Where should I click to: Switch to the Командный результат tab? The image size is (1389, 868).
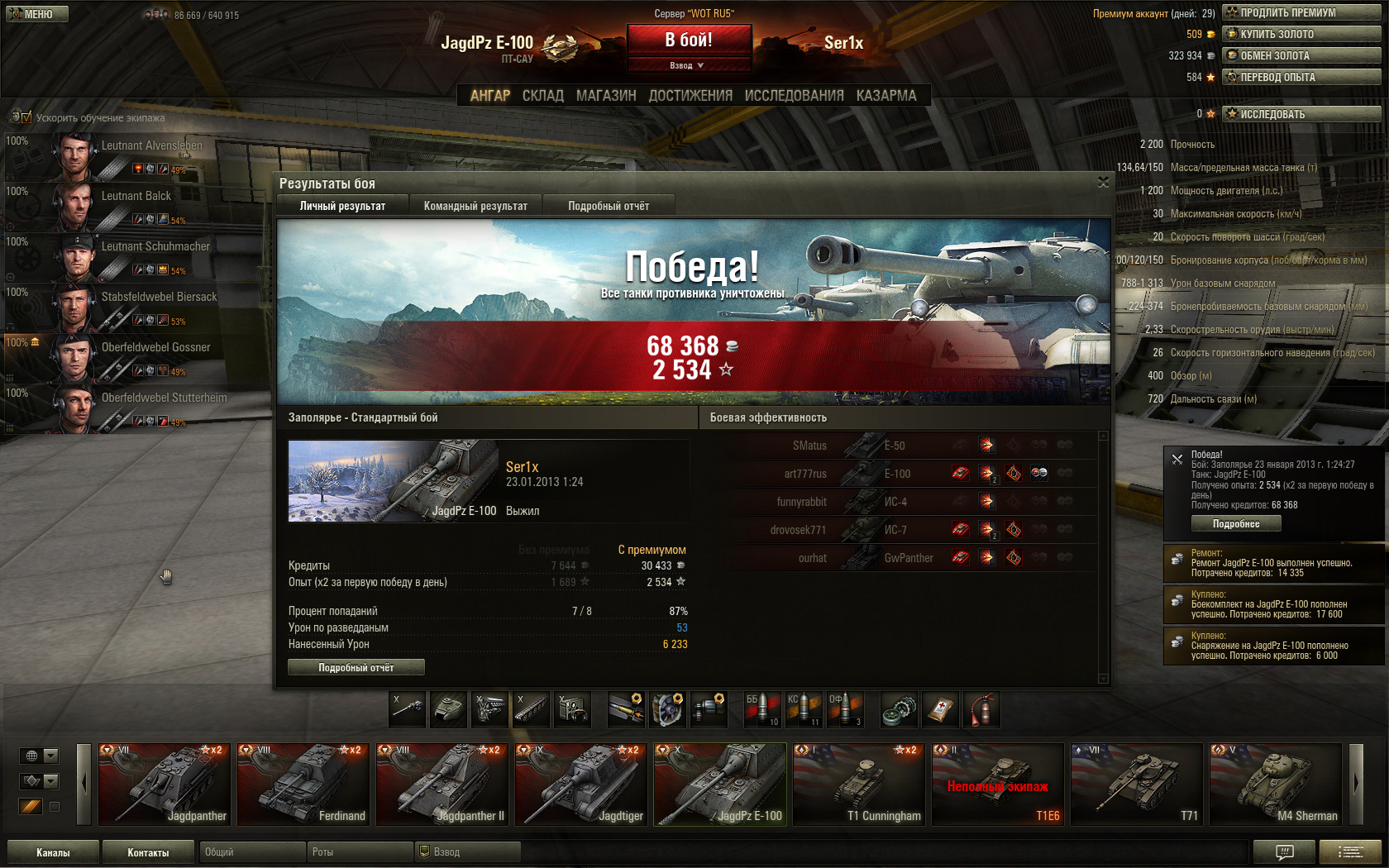pyautogui.click(x=475, y=206)
